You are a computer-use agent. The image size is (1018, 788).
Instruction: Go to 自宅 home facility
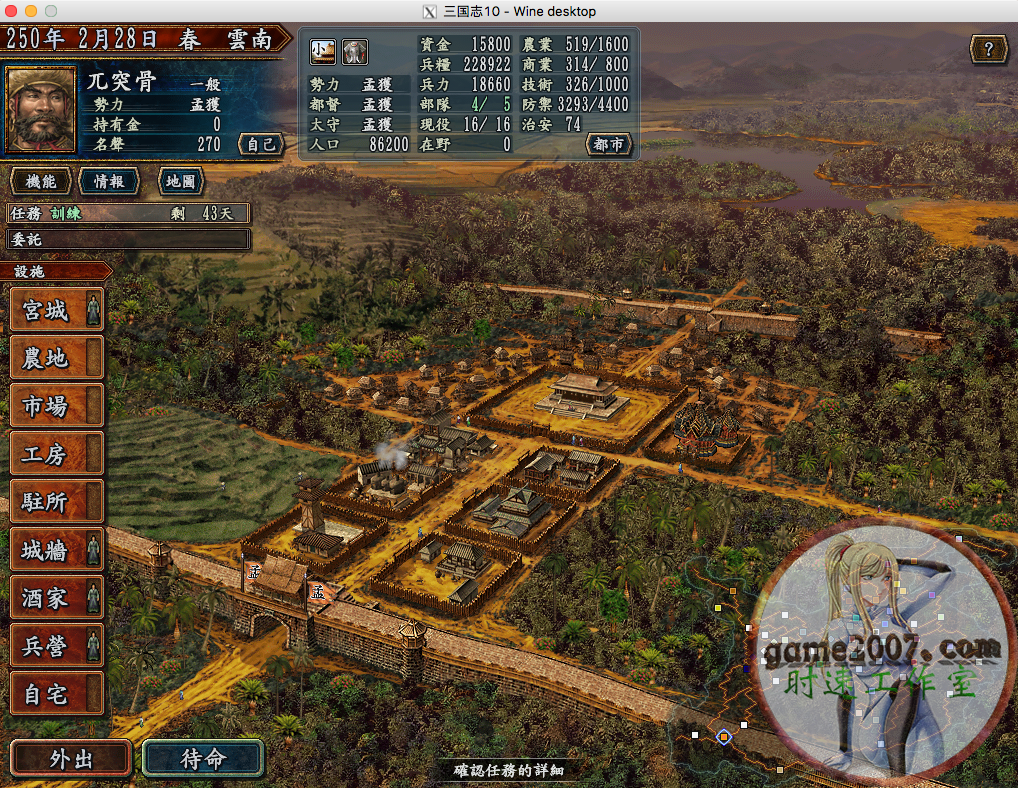tap(57, 693)
